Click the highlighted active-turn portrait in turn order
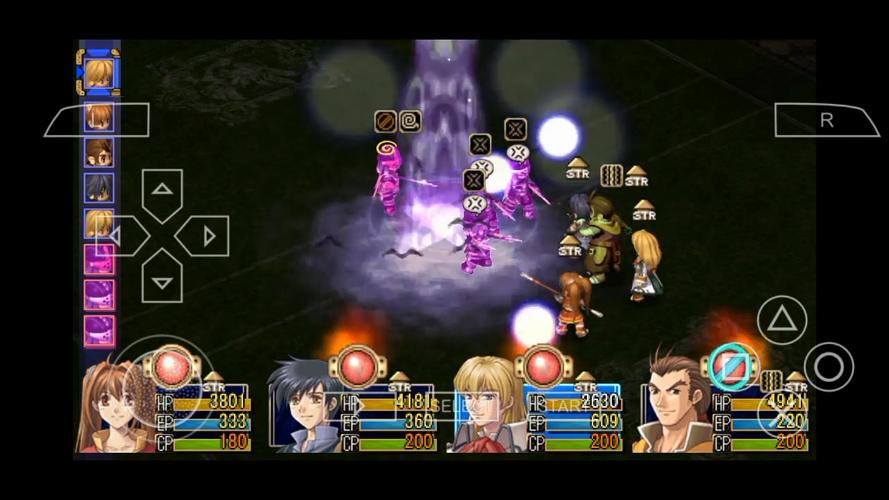 pos(98,72)
